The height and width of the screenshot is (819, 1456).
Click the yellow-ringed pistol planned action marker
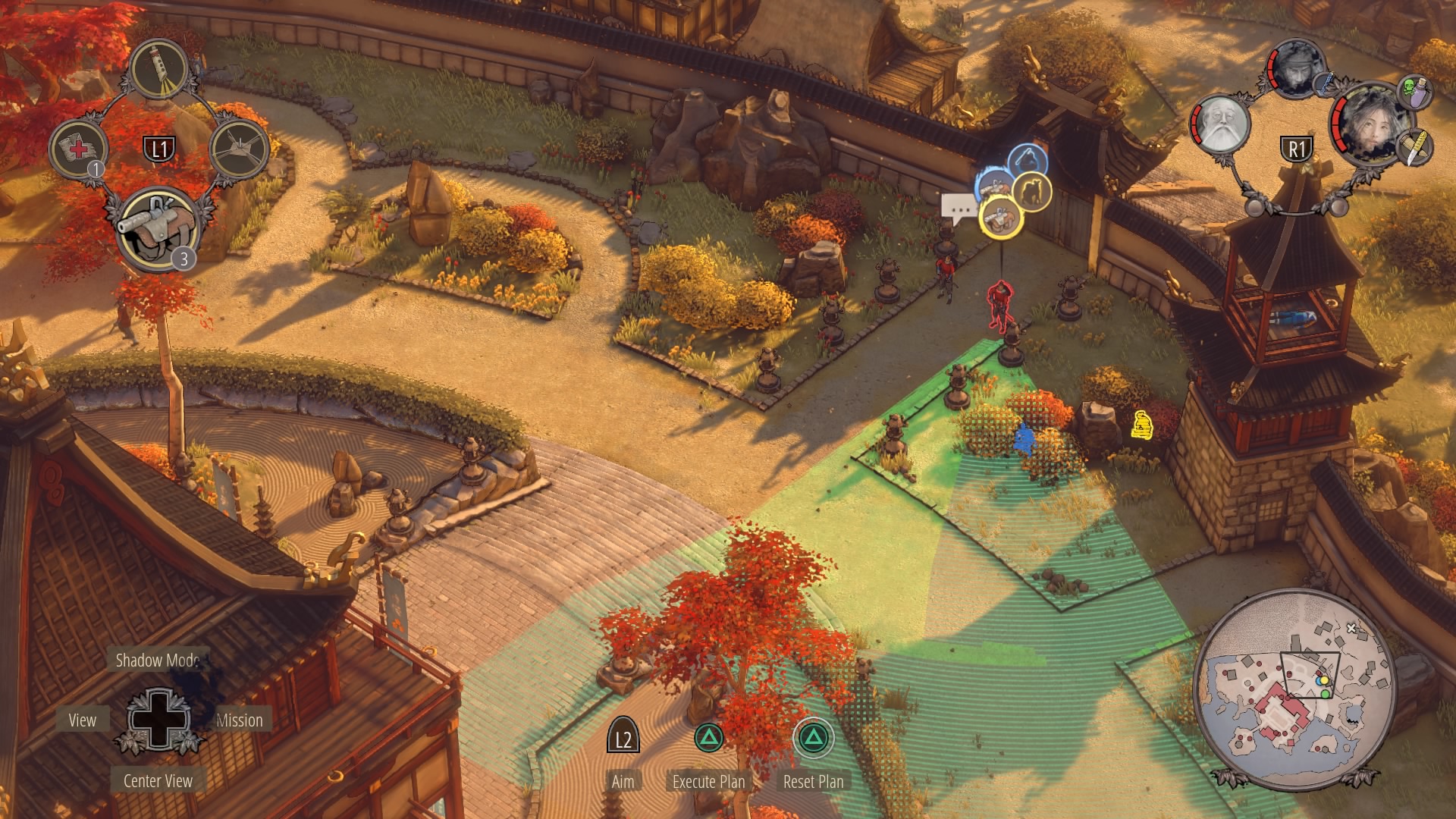click(1001, 216)
